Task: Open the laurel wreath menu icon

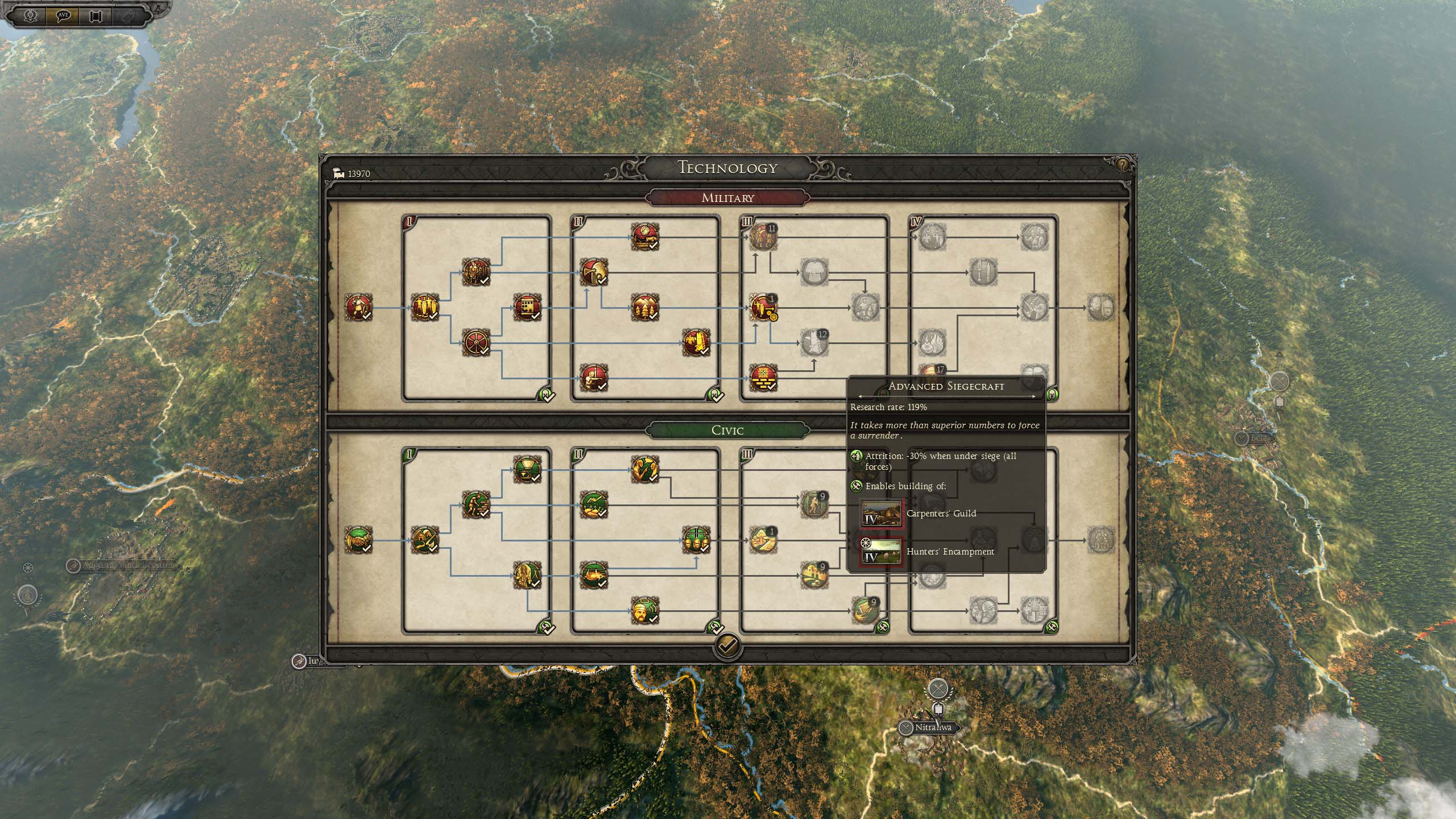Action: coord(31,15)
